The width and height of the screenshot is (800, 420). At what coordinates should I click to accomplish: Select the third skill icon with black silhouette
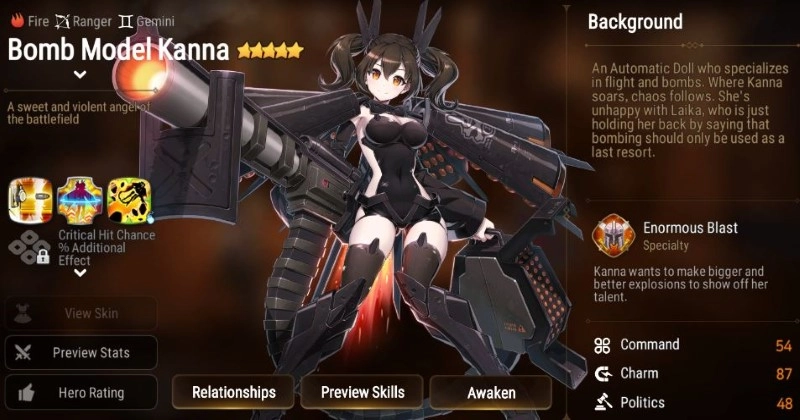click(128, 201)
